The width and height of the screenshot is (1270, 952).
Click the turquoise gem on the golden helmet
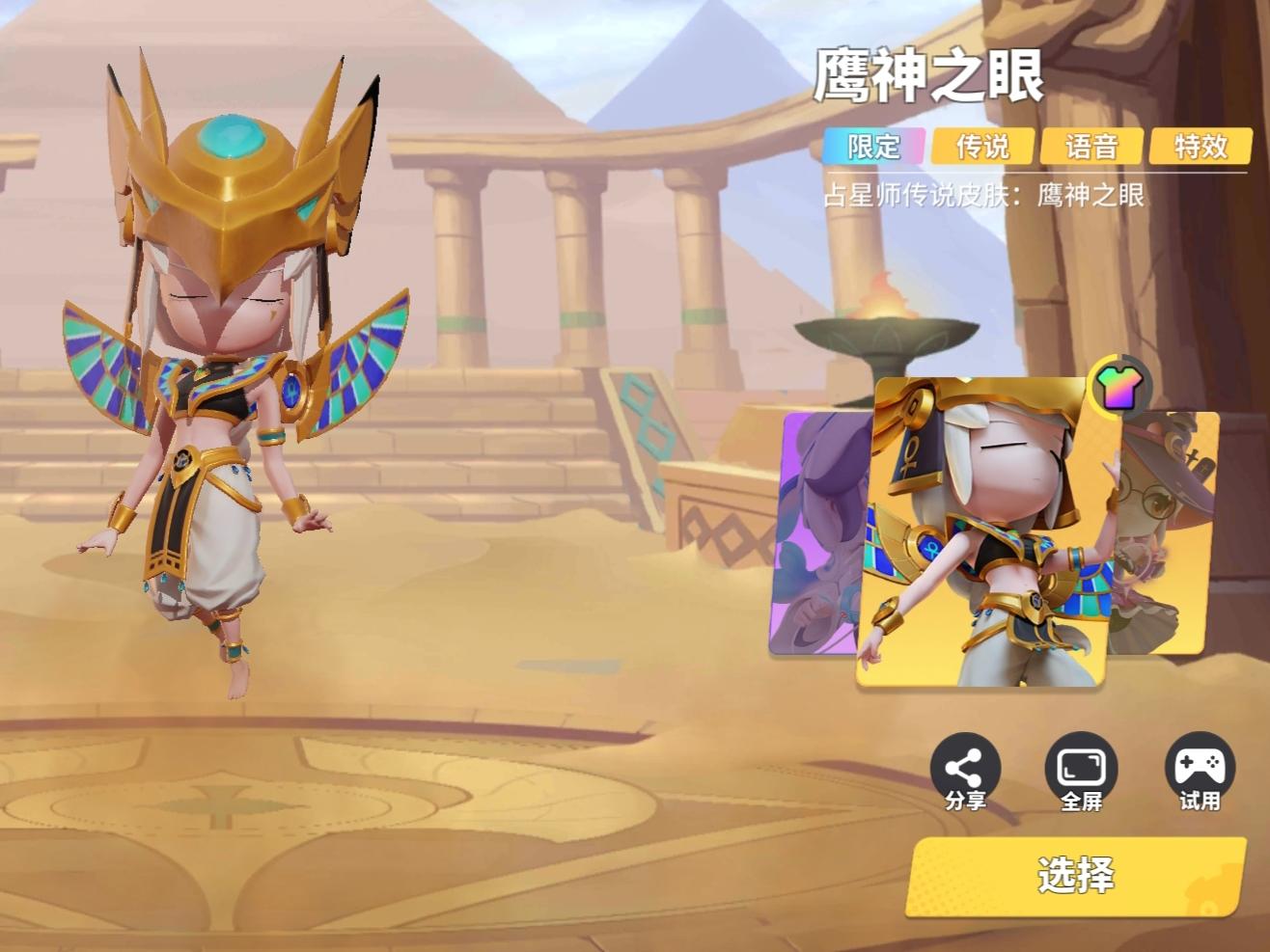pyautogui.click(x=229, y=138)
